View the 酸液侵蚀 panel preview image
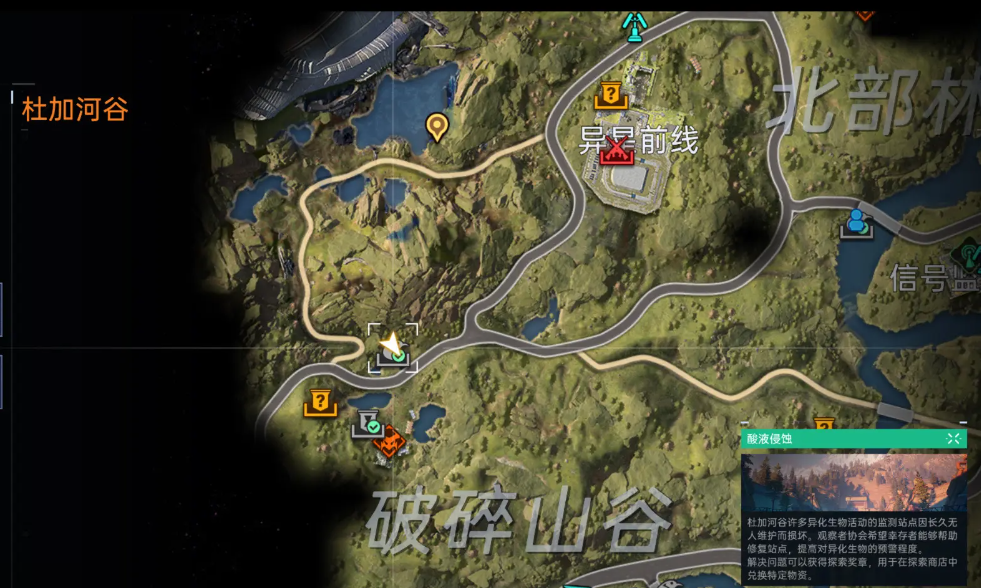 coord(854,482)
